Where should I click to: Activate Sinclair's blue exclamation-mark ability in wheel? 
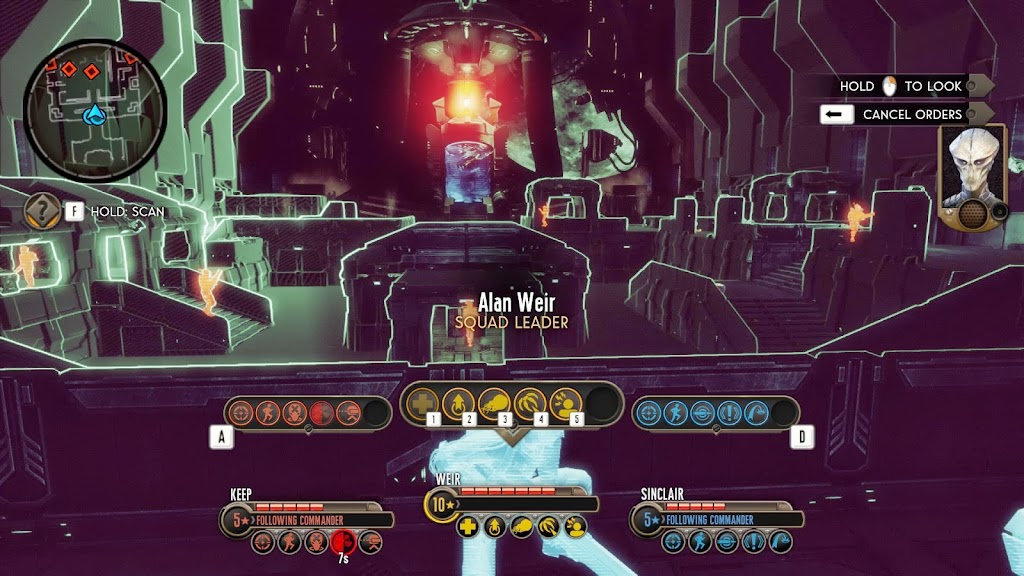tap(728, 412)
